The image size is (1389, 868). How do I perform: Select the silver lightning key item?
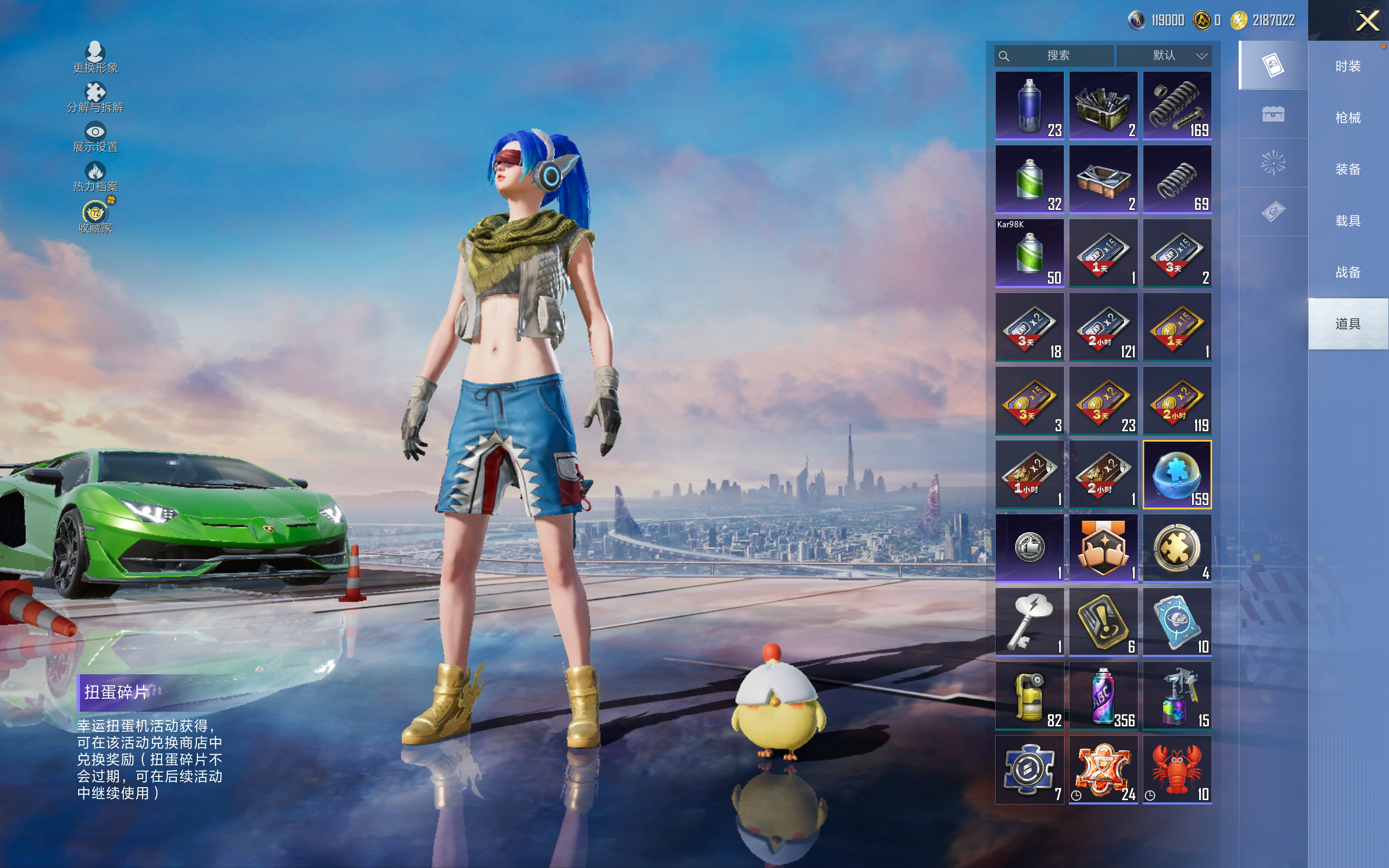[x=1029, y=622]
